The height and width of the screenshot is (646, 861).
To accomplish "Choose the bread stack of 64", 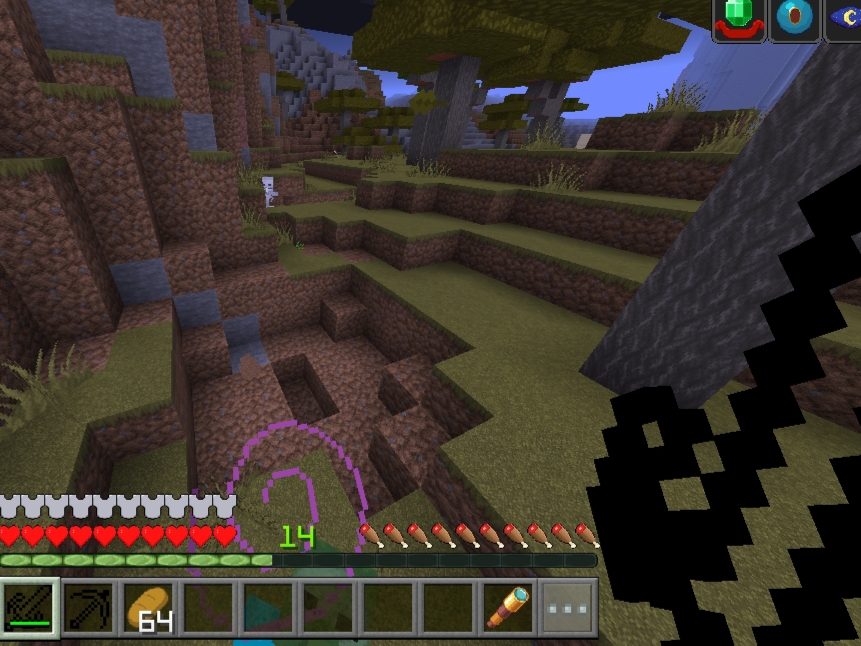I will click(x=149, y=607).
